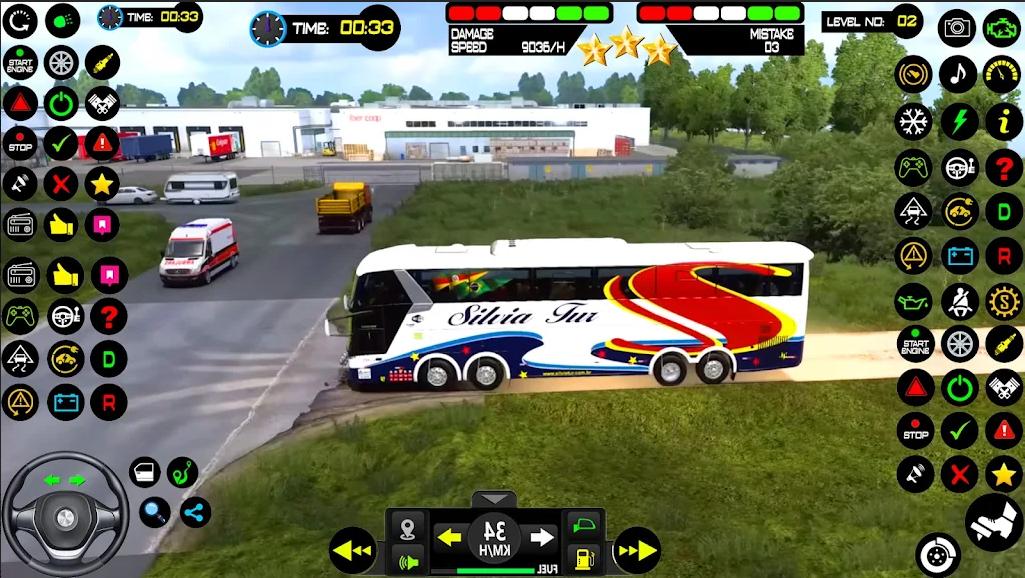
Task: Sound the green horn button
Action: [x=407, y=559]
